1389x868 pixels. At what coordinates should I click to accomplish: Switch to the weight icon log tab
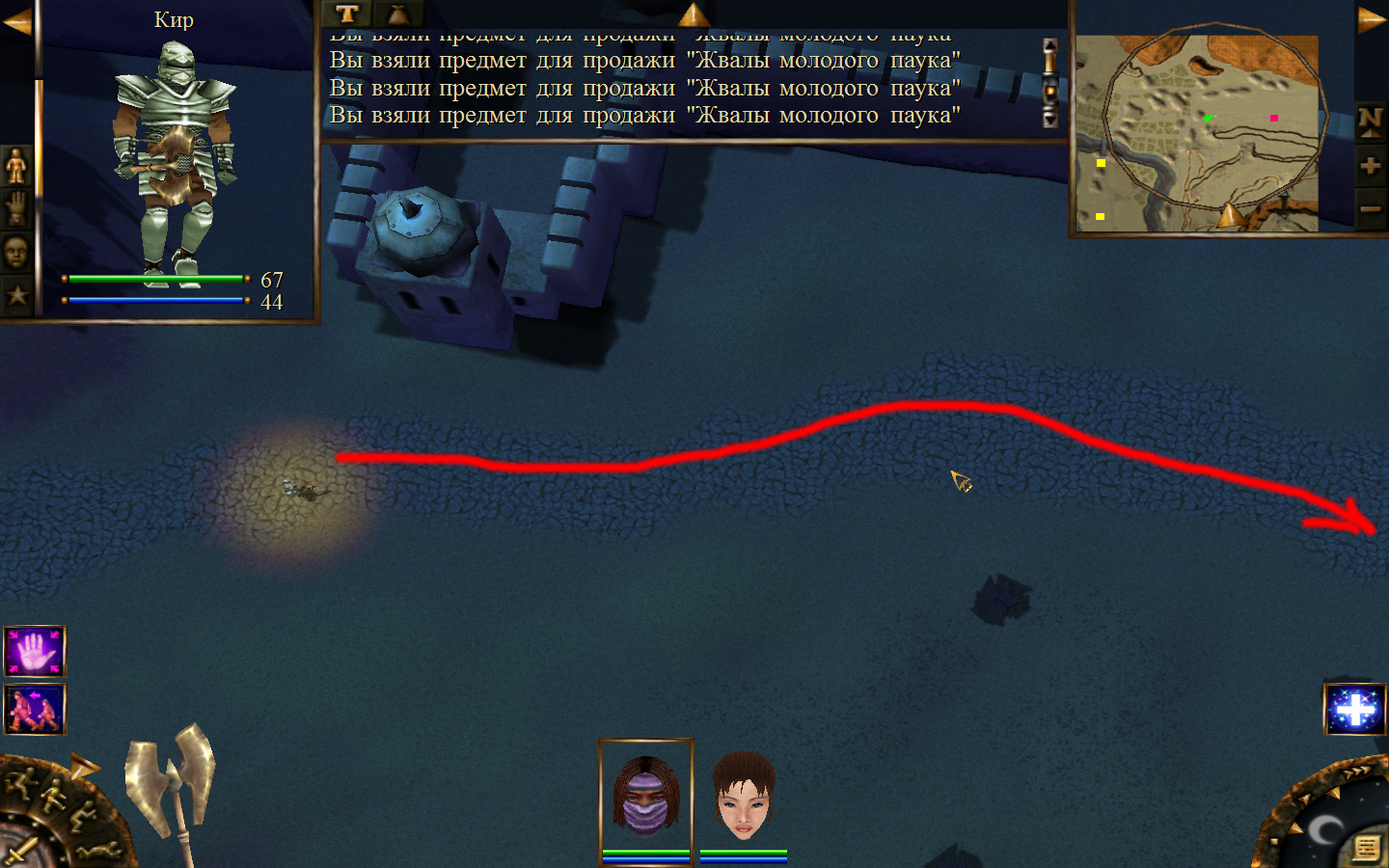tap(397, 14)
